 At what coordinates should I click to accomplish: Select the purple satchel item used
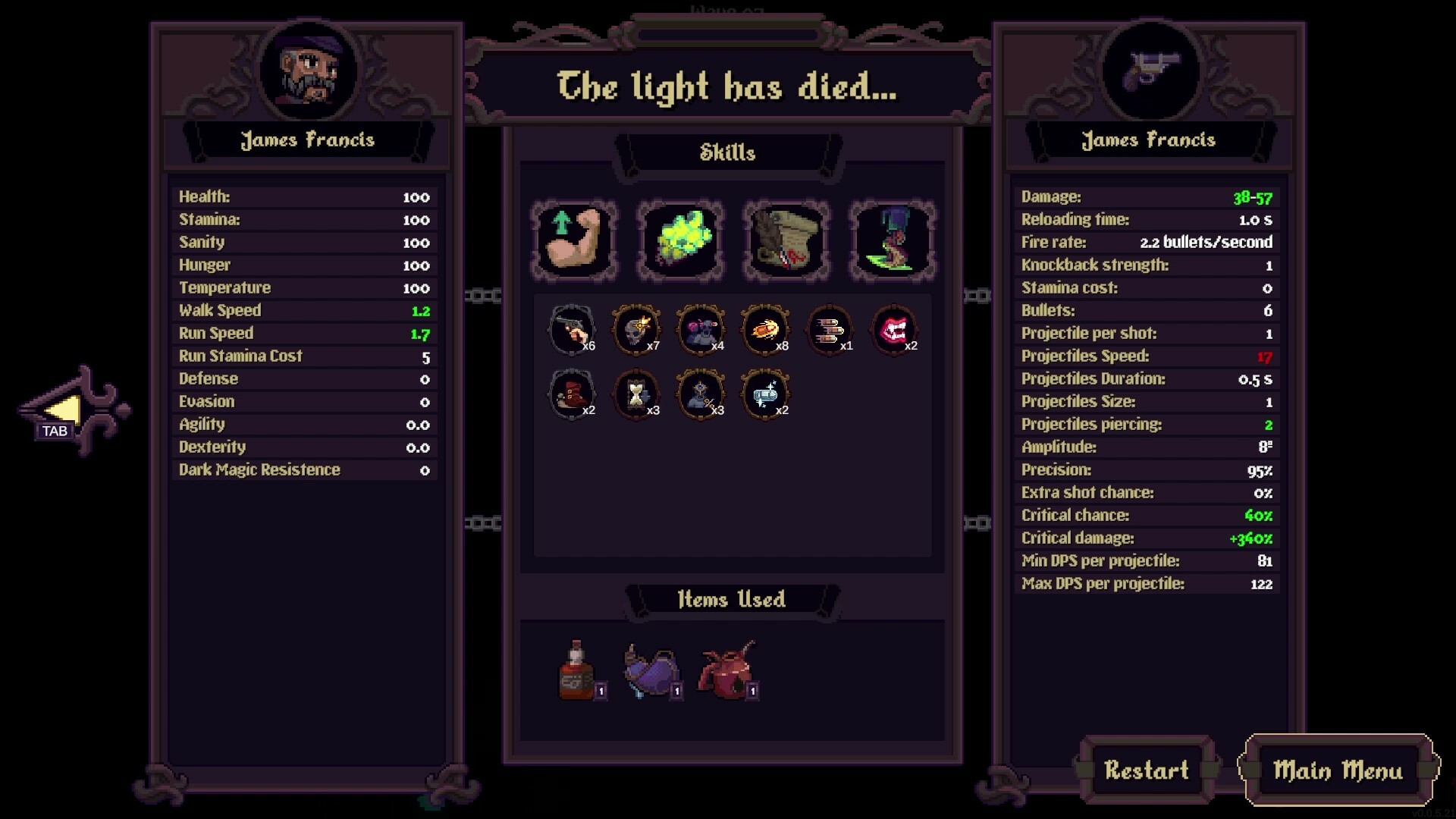pos(651,671)
